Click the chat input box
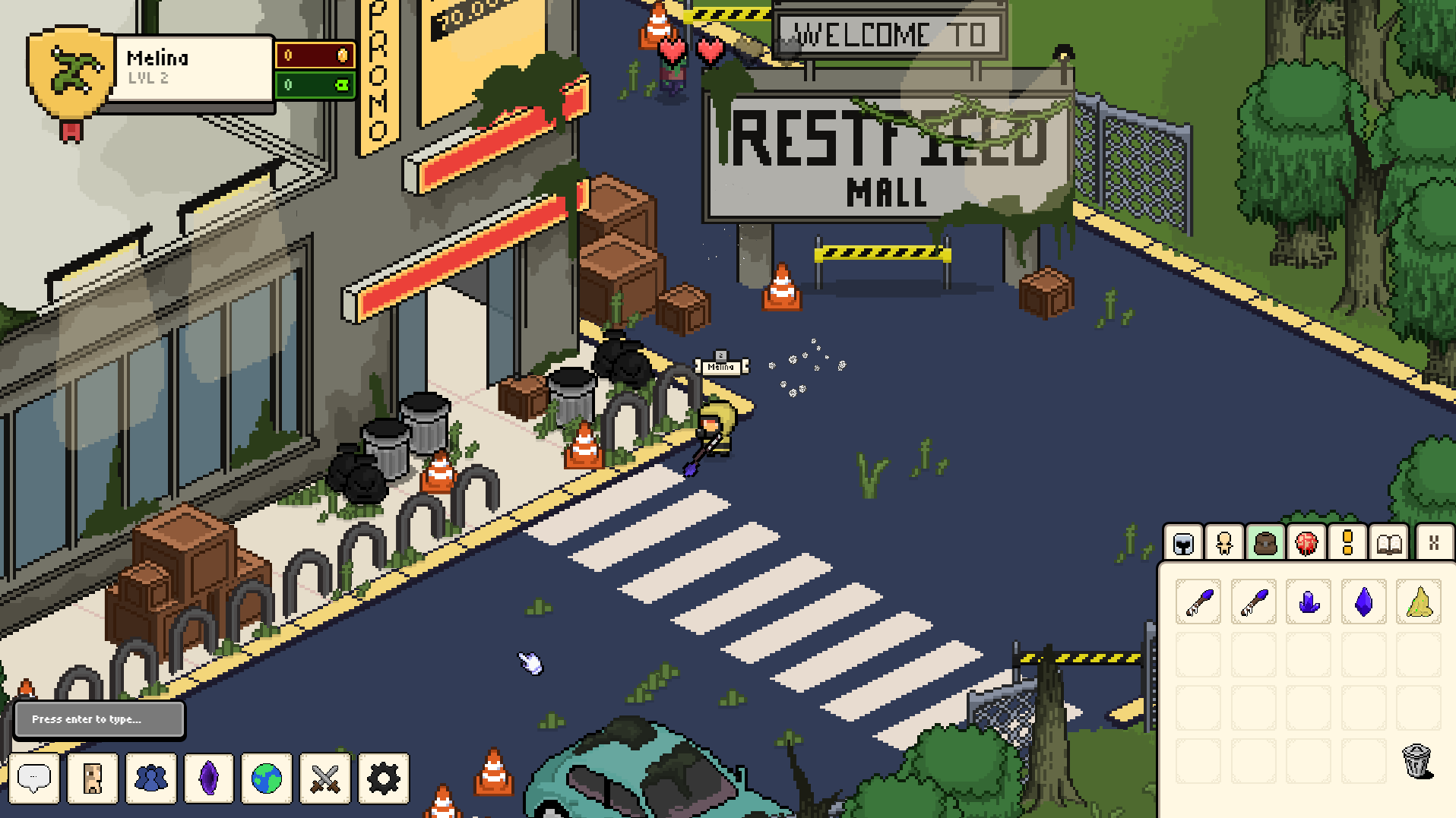The height and width of the screenshot is (818, 1456). pyautogui.click(x=100, y=719)
